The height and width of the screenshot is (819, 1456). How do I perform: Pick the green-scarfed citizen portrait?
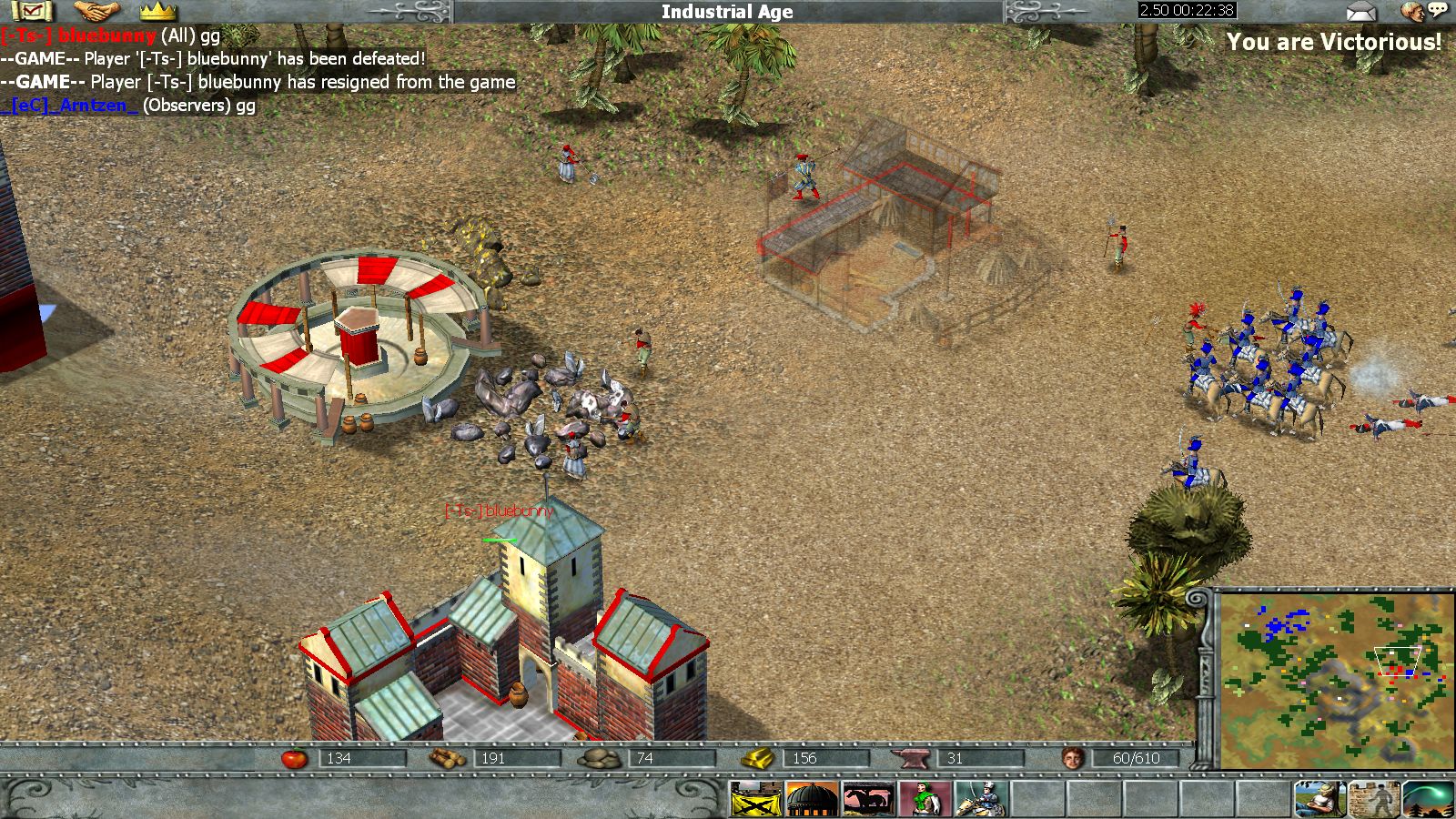(925, 800)
